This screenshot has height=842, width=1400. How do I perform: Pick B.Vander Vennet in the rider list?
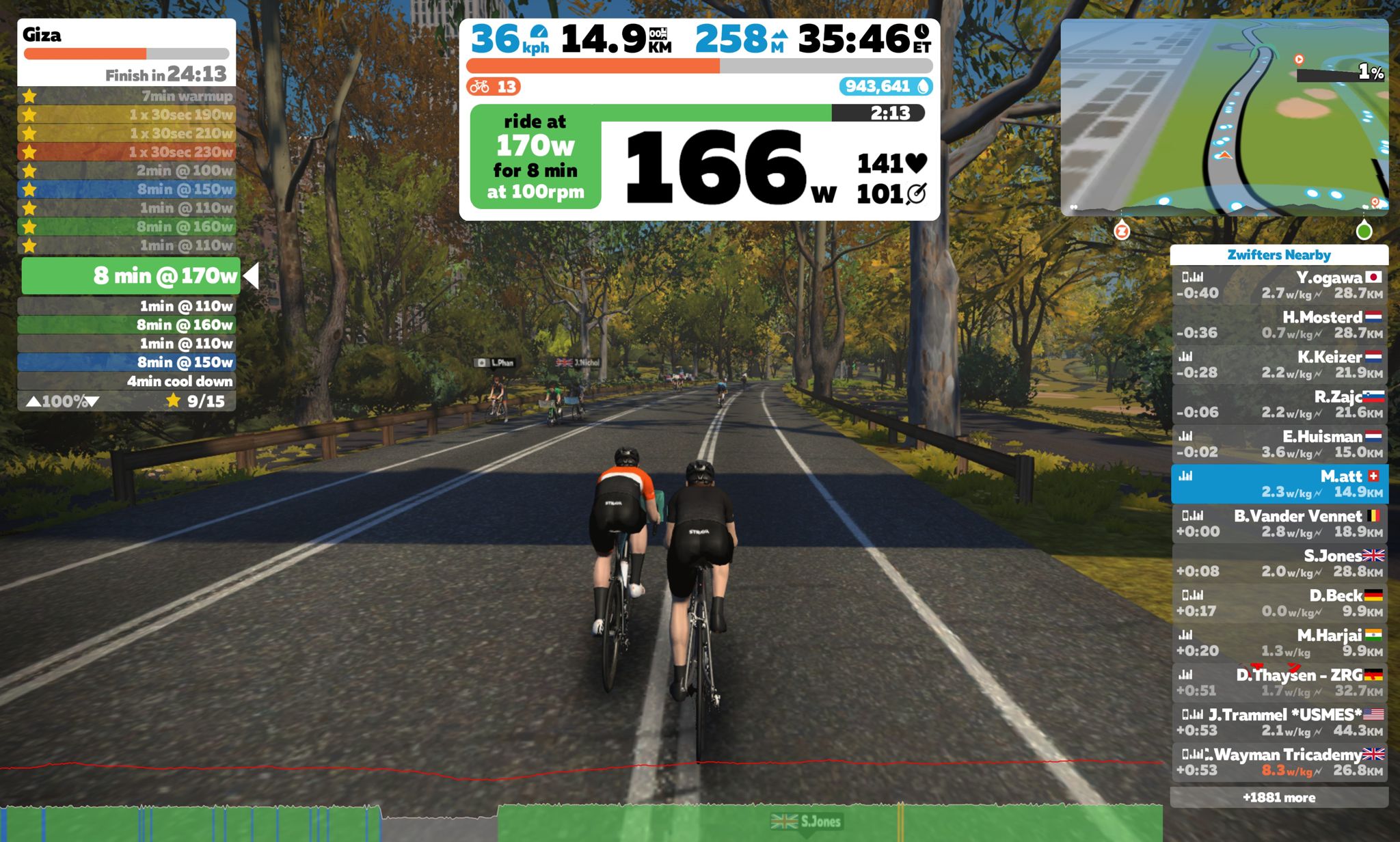coord(1279,524)
